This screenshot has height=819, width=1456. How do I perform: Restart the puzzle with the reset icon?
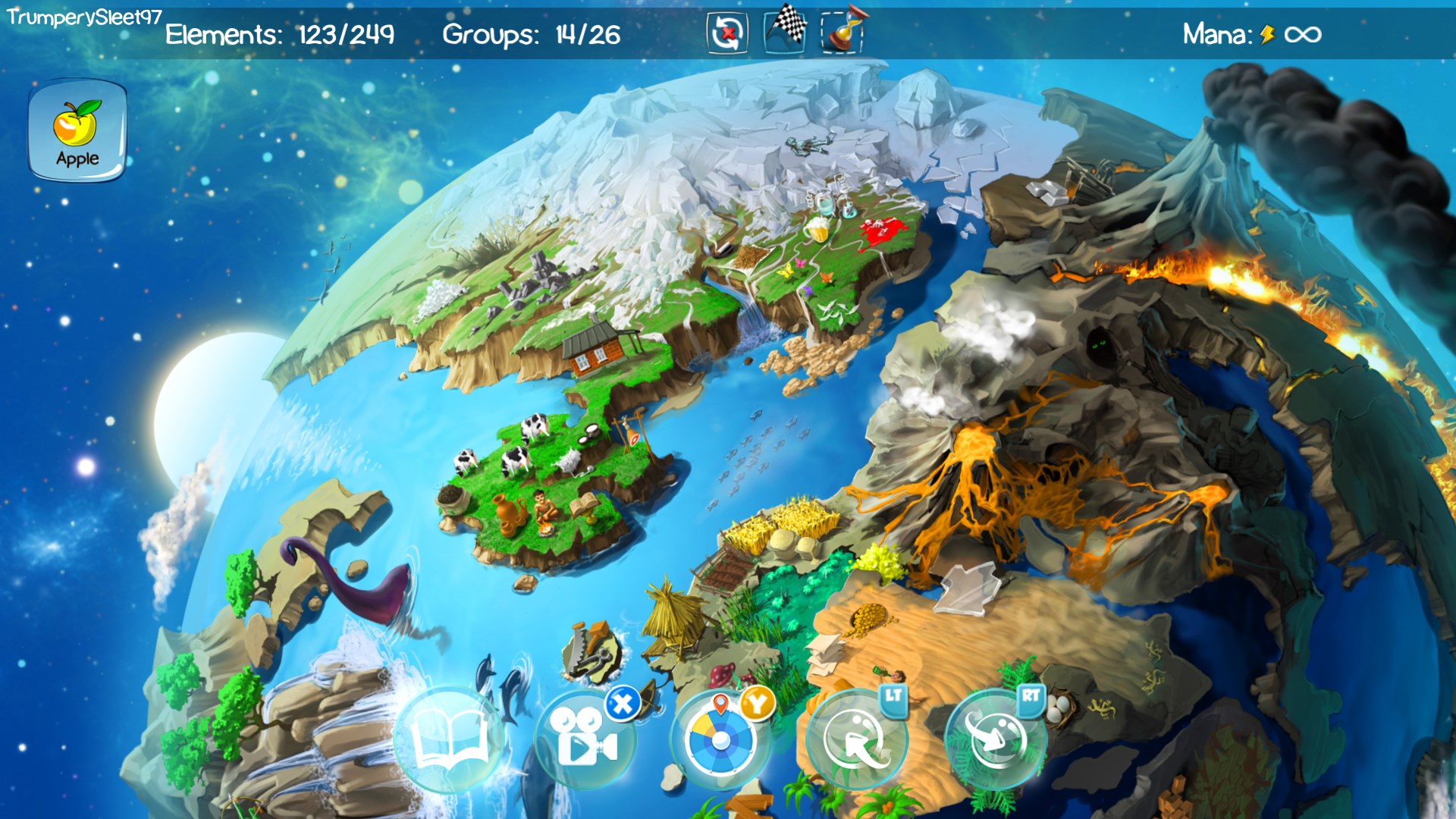(726, 33)
